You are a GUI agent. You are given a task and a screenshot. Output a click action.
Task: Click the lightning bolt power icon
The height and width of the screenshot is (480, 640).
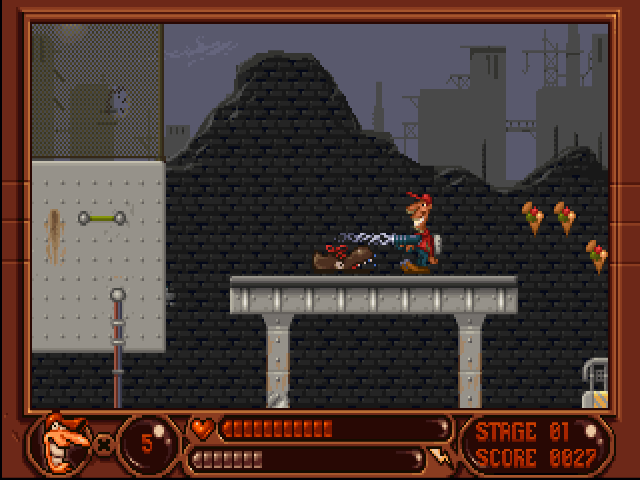click(439, 459)
